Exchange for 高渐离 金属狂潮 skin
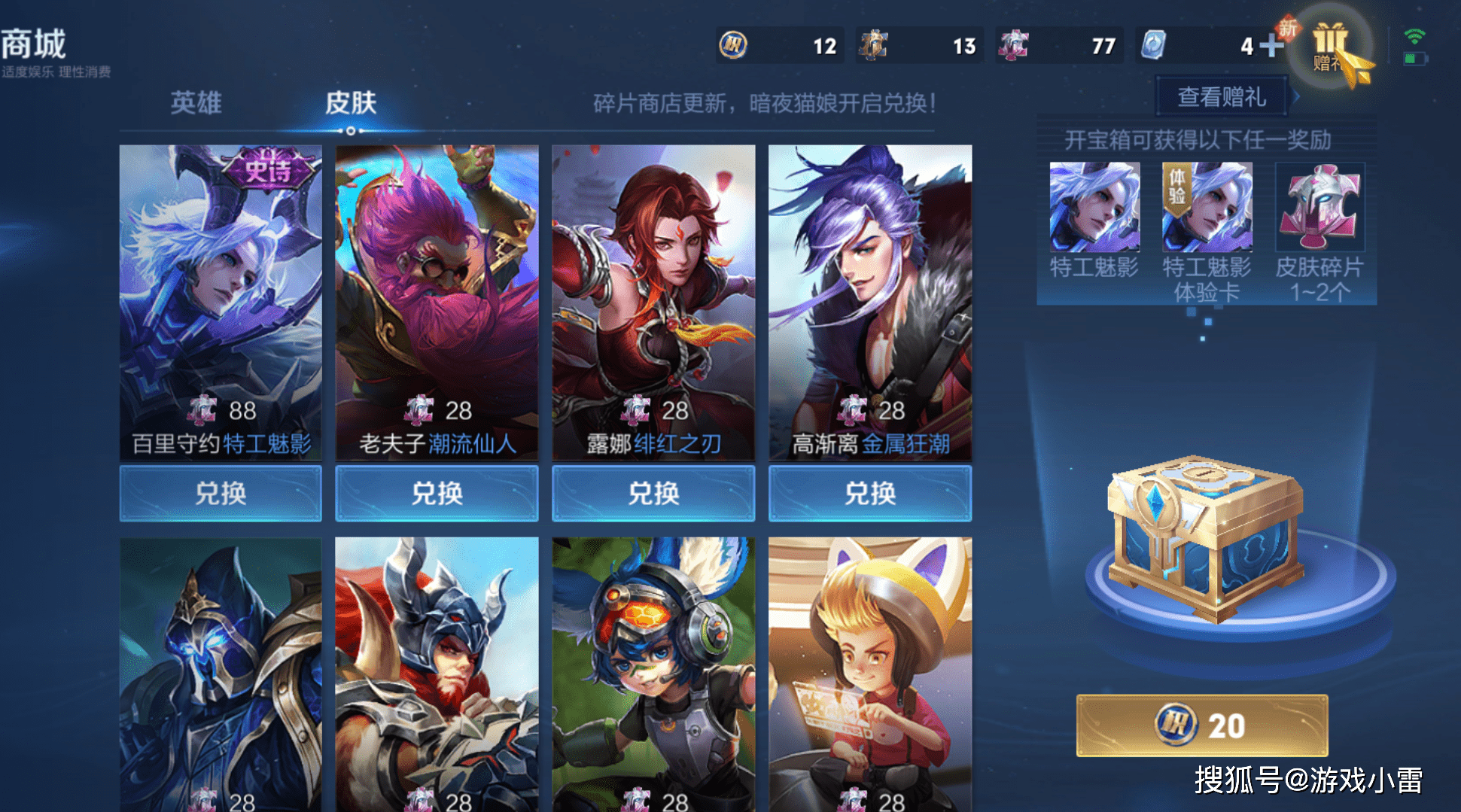Screen dimensions: 1461x812 (x=870, y=494)
